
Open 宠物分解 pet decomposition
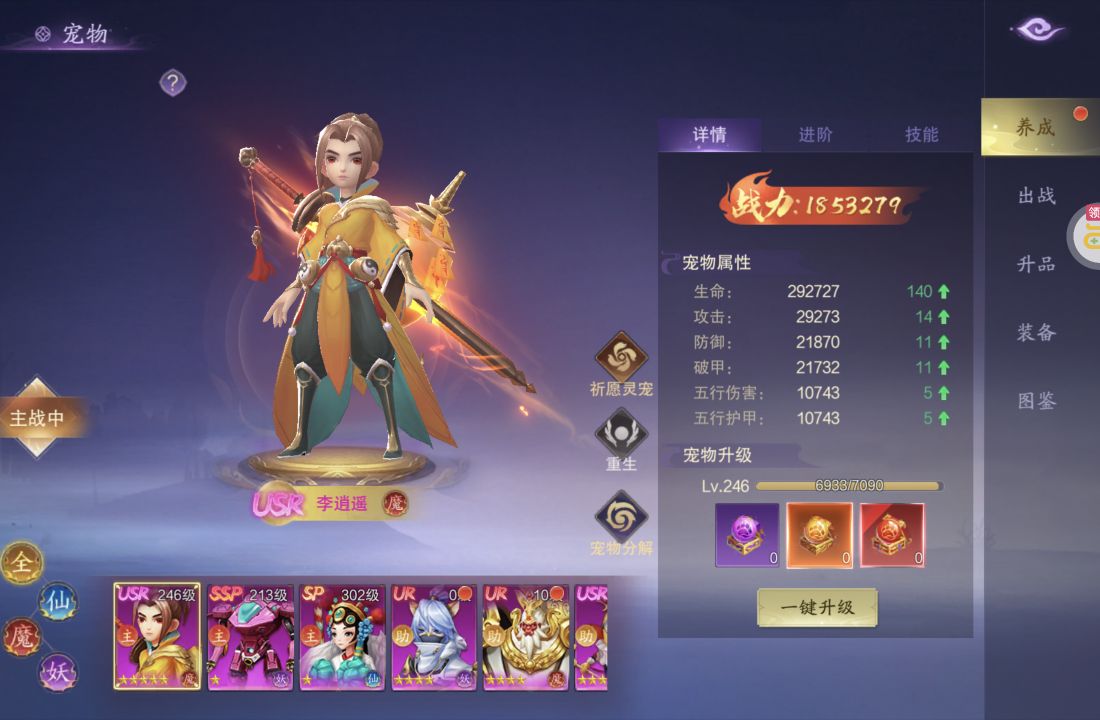621,517
